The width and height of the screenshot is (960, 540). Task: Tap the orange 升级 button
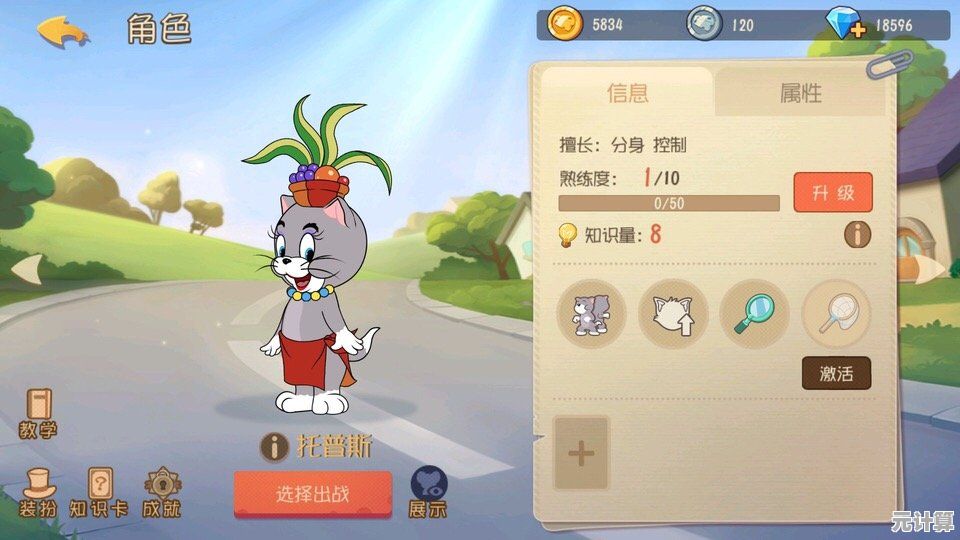pos(832,193)
